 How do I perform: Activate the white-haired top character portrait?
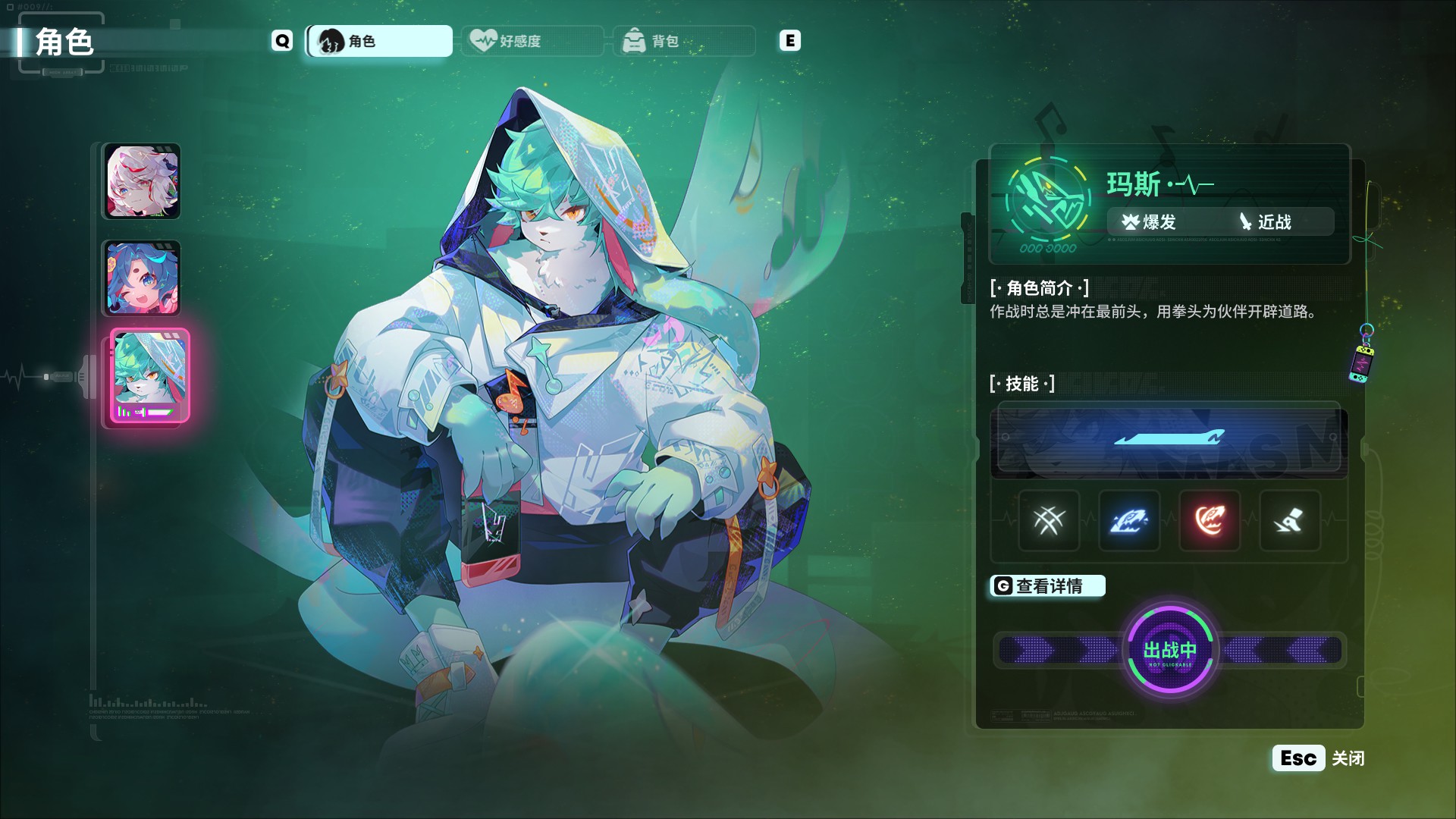tap(143, 181)
